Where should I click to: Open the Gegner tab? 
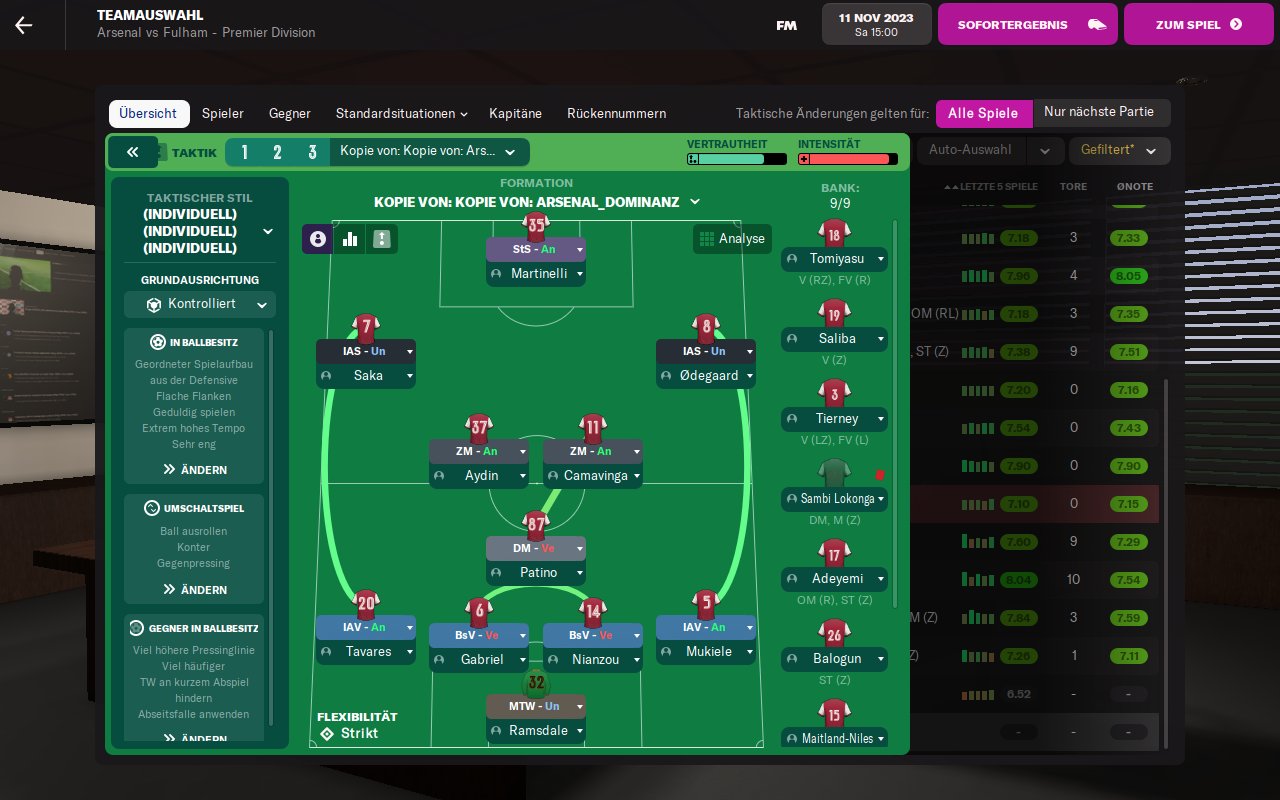tap(291, 114)
